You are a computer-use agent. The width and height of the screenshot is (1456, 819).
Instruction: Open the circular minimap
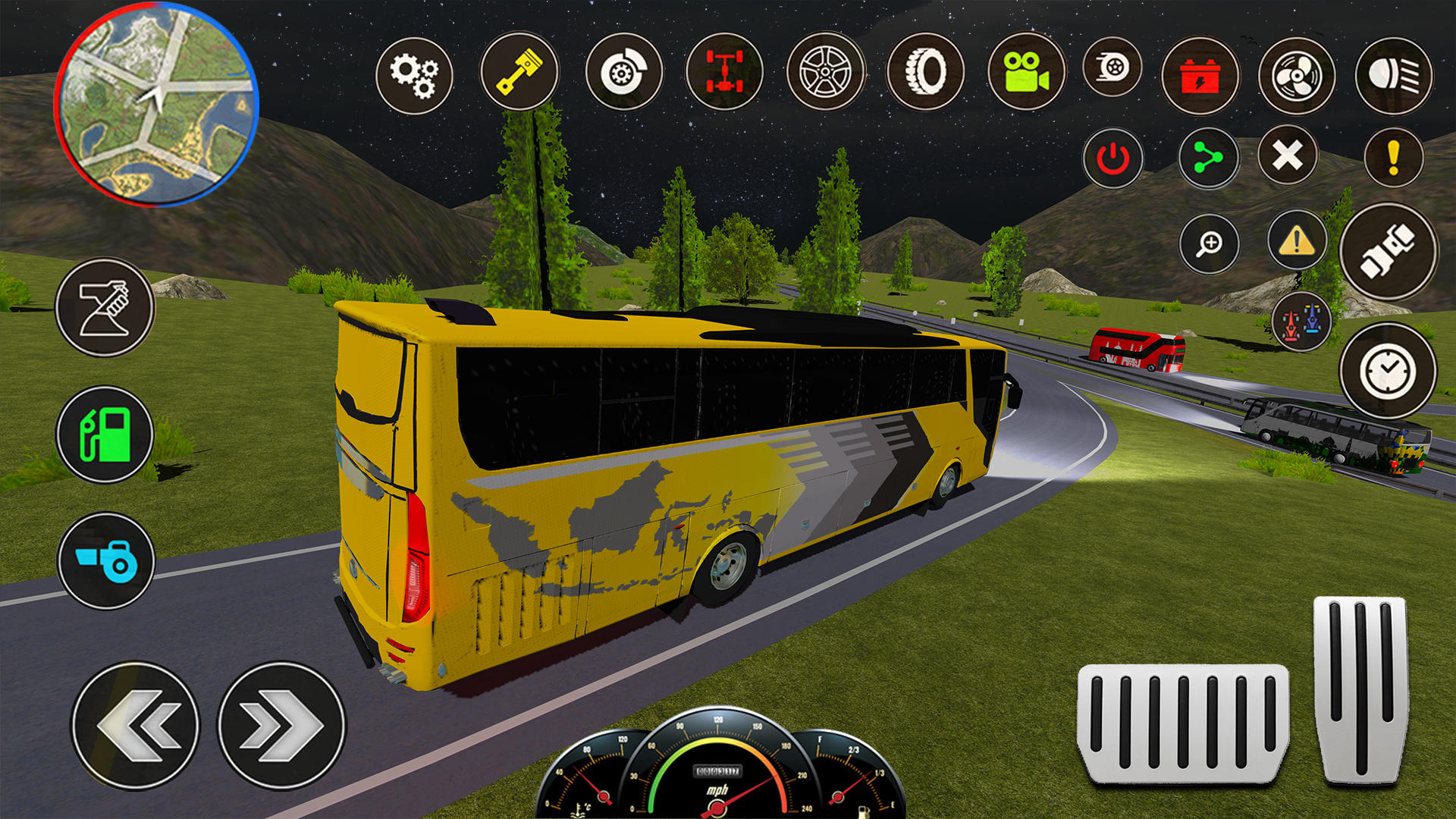click(157, 105)
